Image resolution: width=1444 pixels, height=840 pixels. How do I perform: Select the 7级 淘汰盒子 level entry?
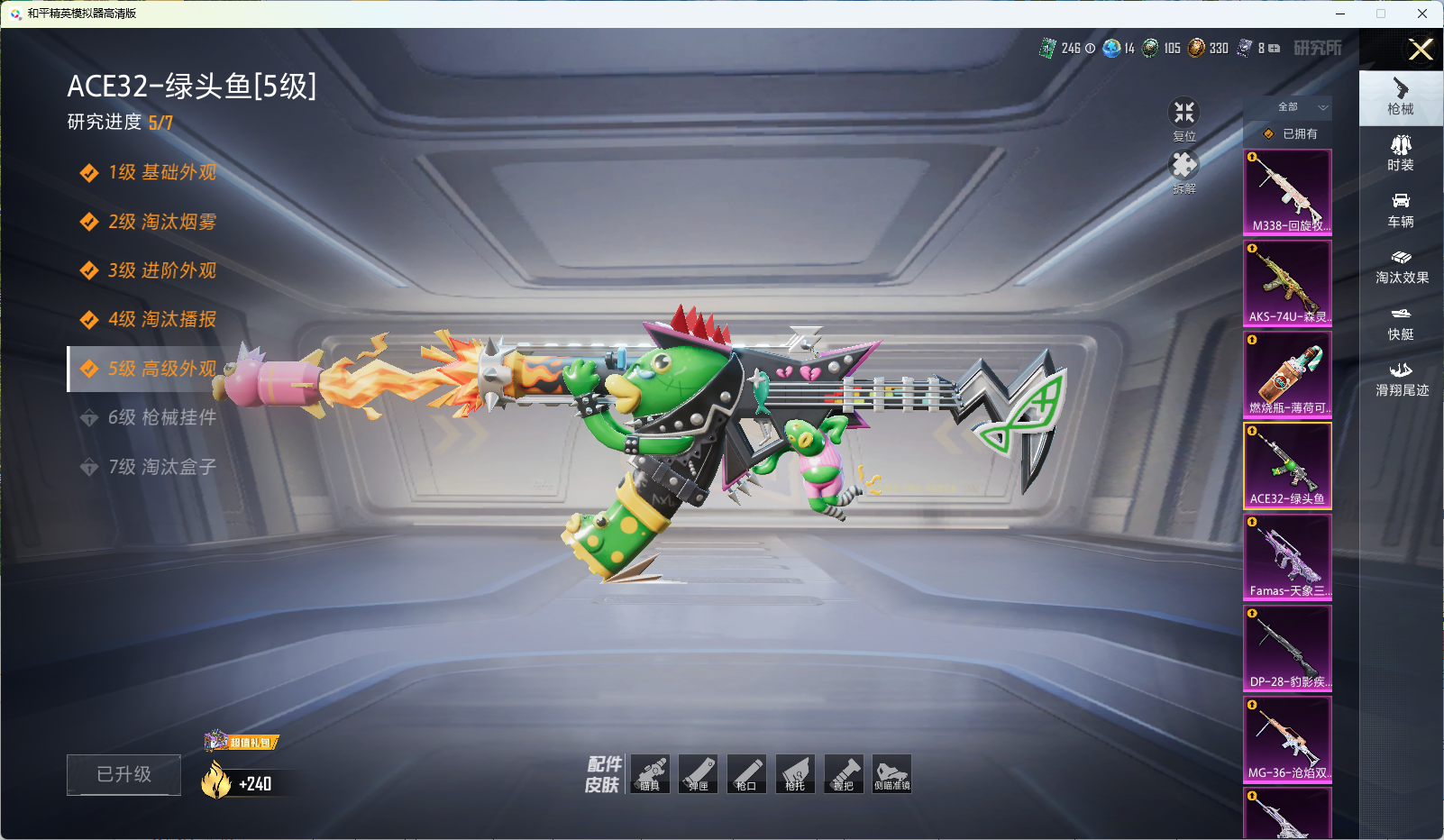pyautogui.click(x=151, y=467)
